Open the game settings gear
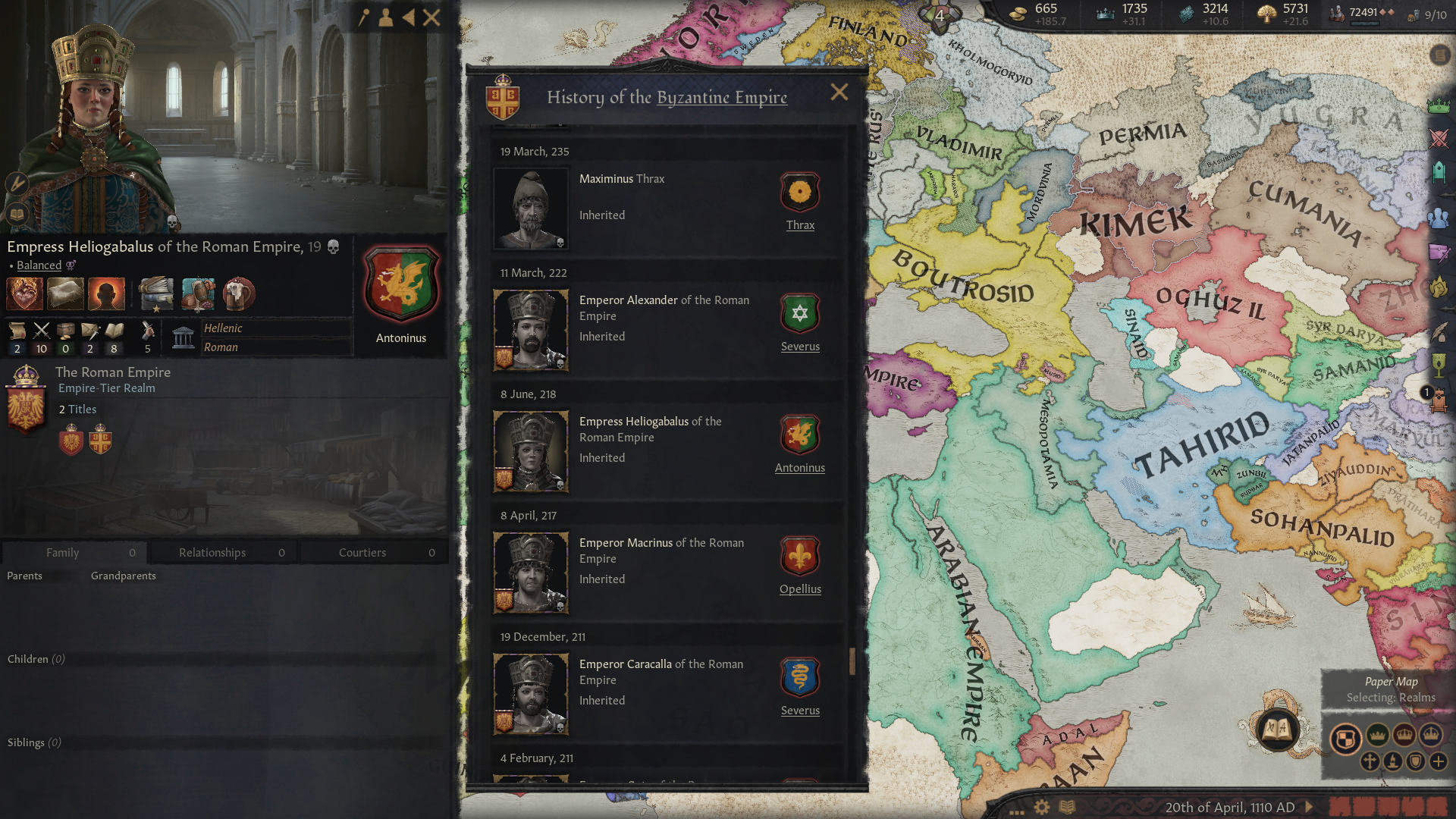This screenshot has width=1456, height=819. coord(1042,807)
